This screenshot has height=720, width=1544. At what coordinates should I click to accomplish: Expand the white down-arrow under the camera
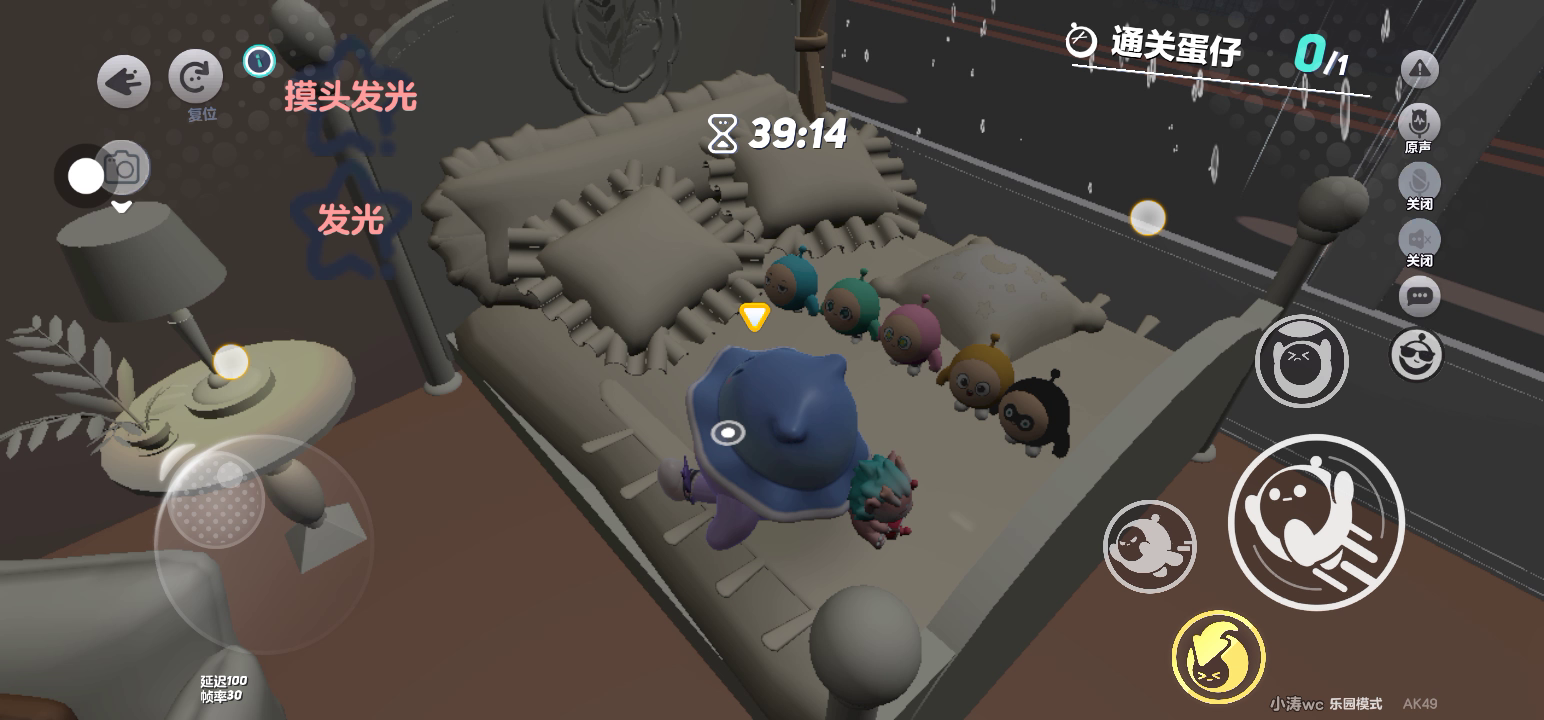(x=122, y=207)
